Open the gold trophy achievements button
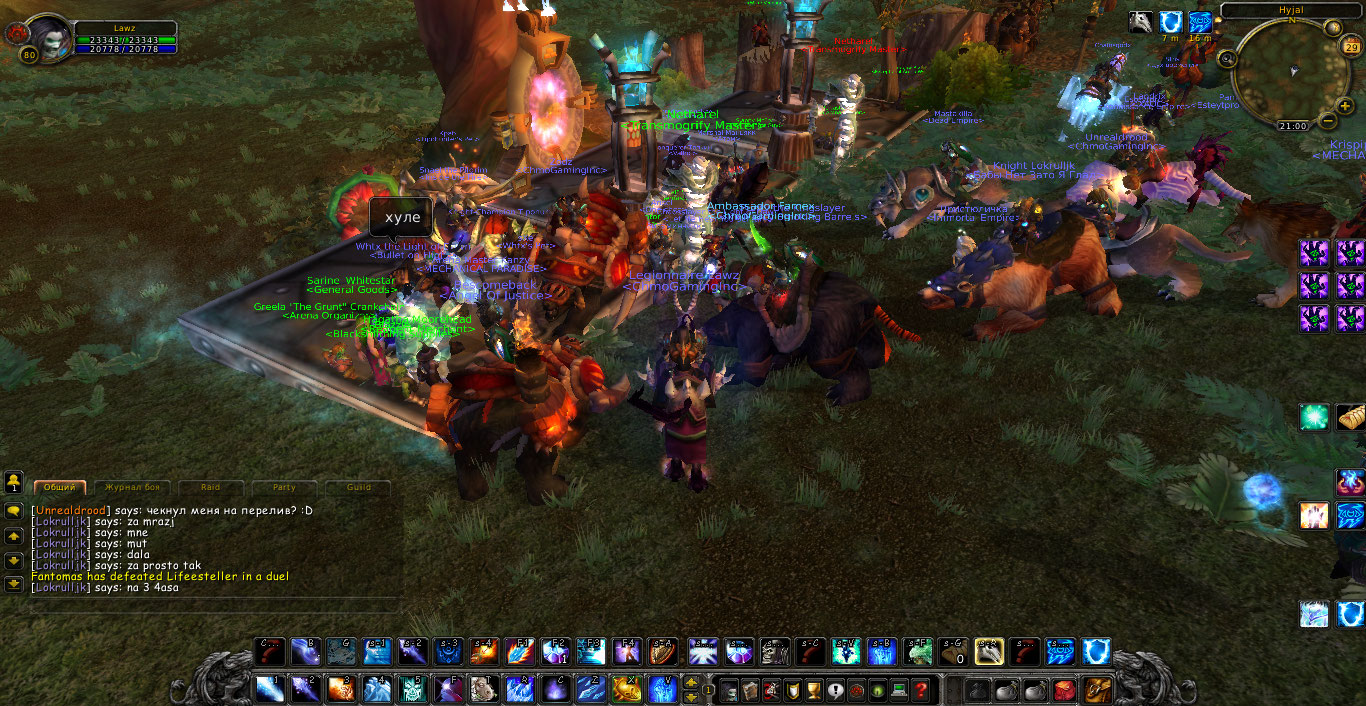The height and width of the screenshot is (706, 1366). pos(813,690)
